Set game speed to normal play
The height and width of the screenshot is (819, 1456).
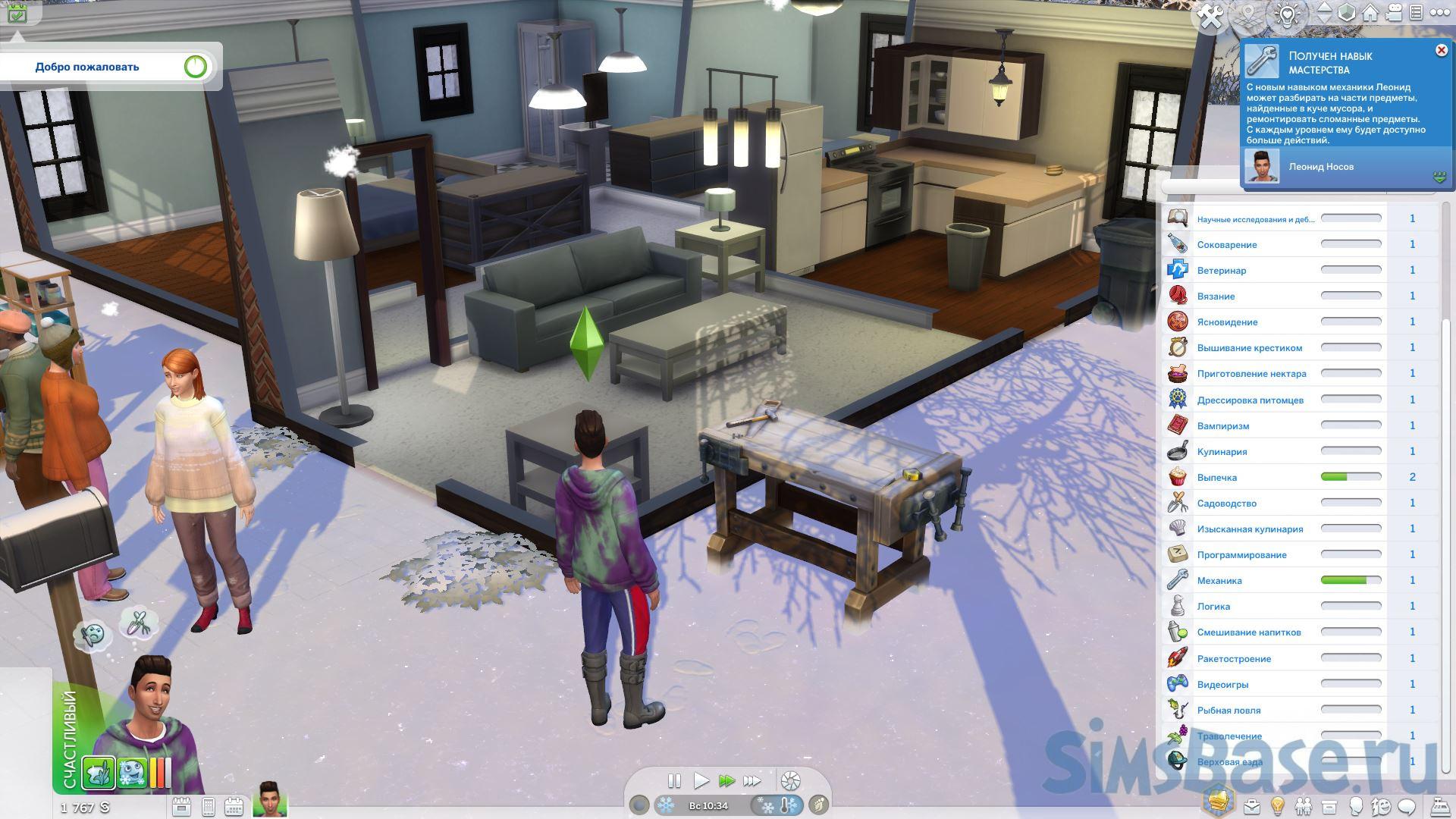(x=701, y=780)
